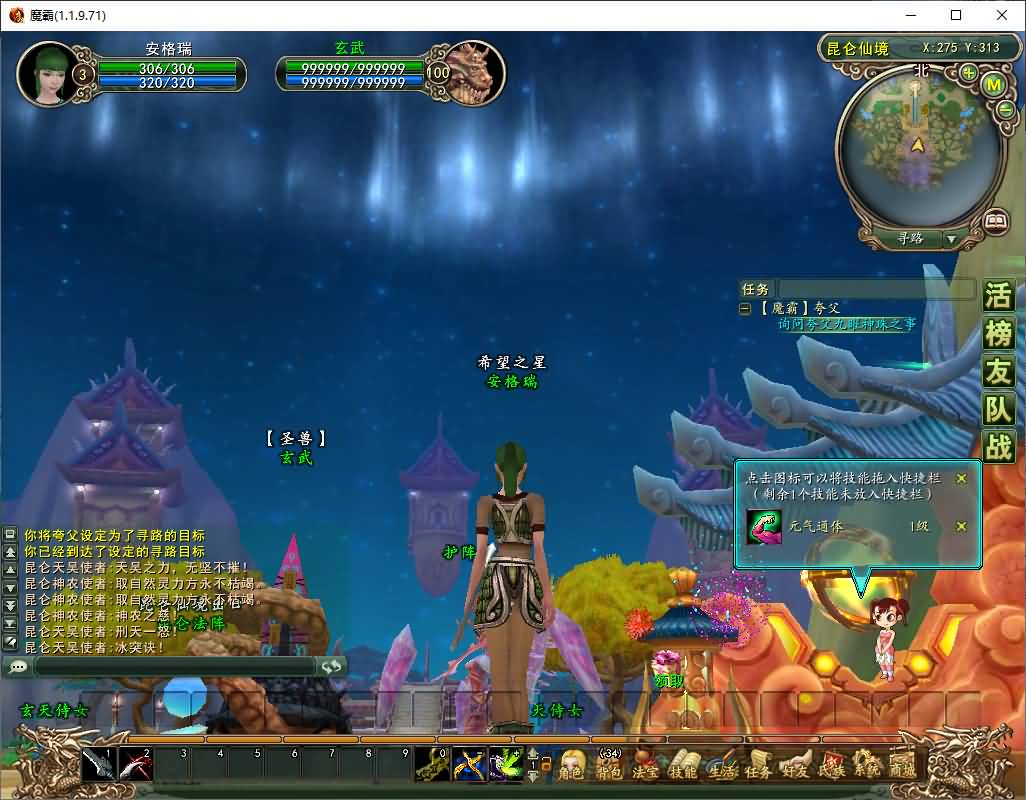Viewport: 1026px width, 800px height.
Task: Open the 商城 shop
Action: tap(902, 766)
